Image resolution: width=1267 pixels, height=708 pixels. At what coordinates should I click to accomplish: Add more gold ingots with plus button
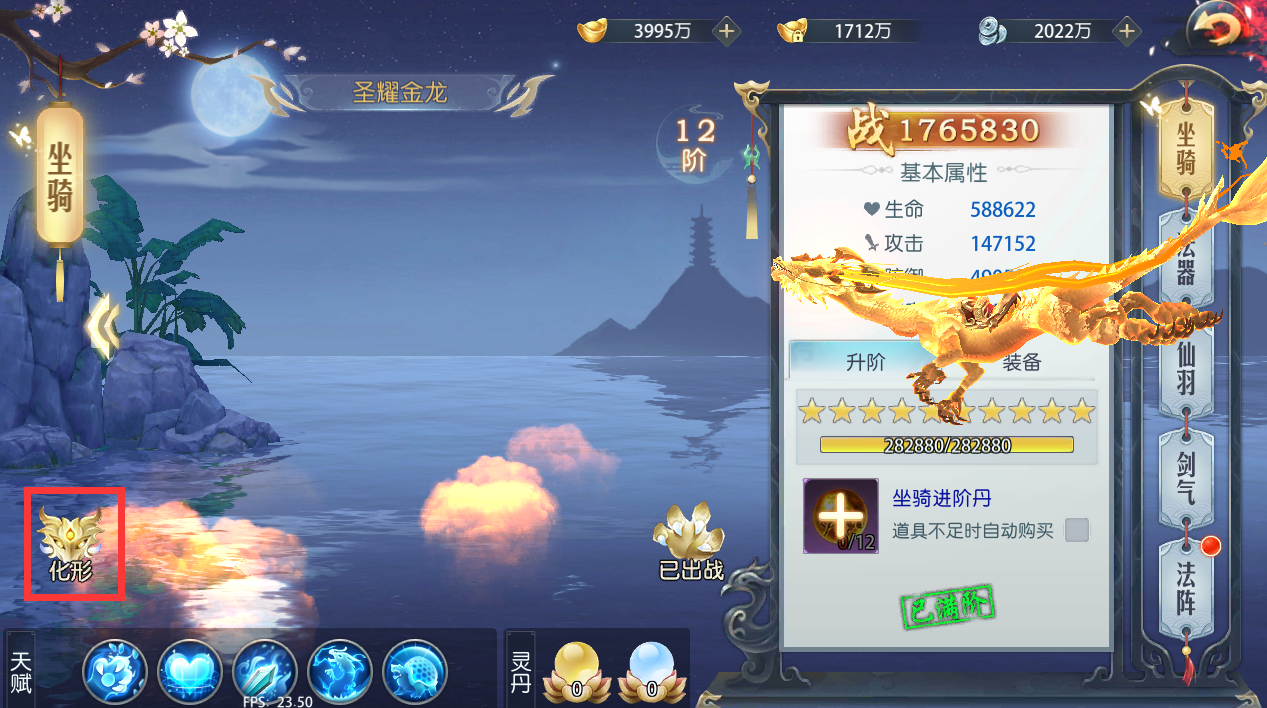click(x=727, y=31)
